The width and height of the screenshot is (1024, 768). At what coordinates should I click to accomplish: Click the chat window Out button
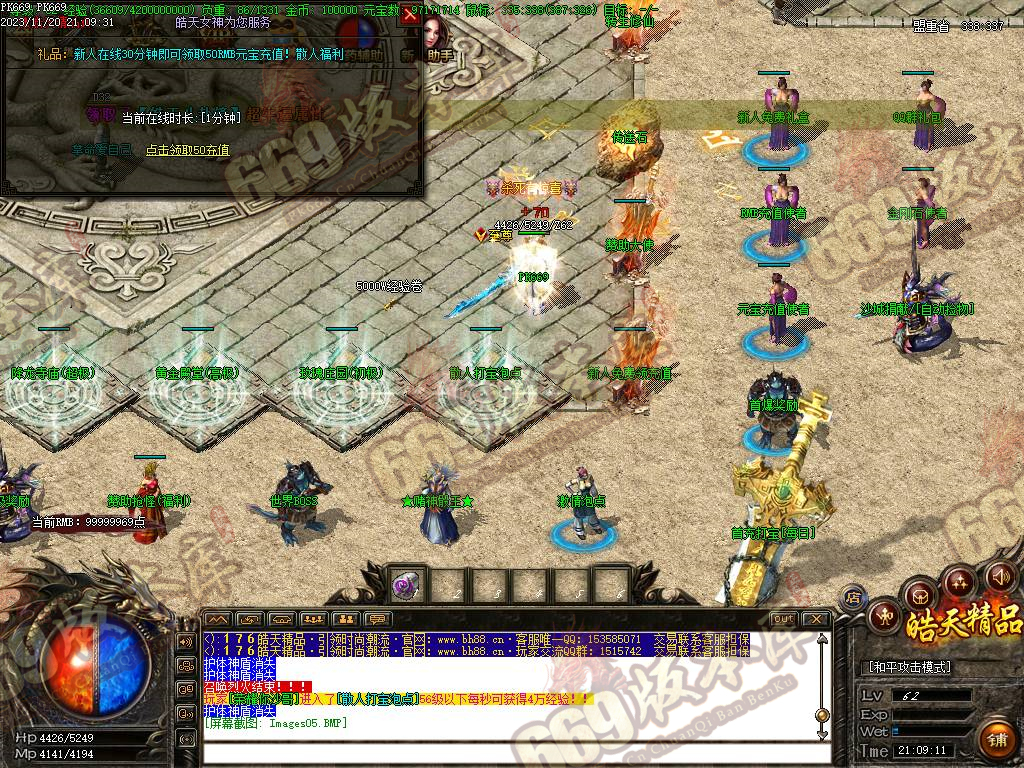coord(784,619)
